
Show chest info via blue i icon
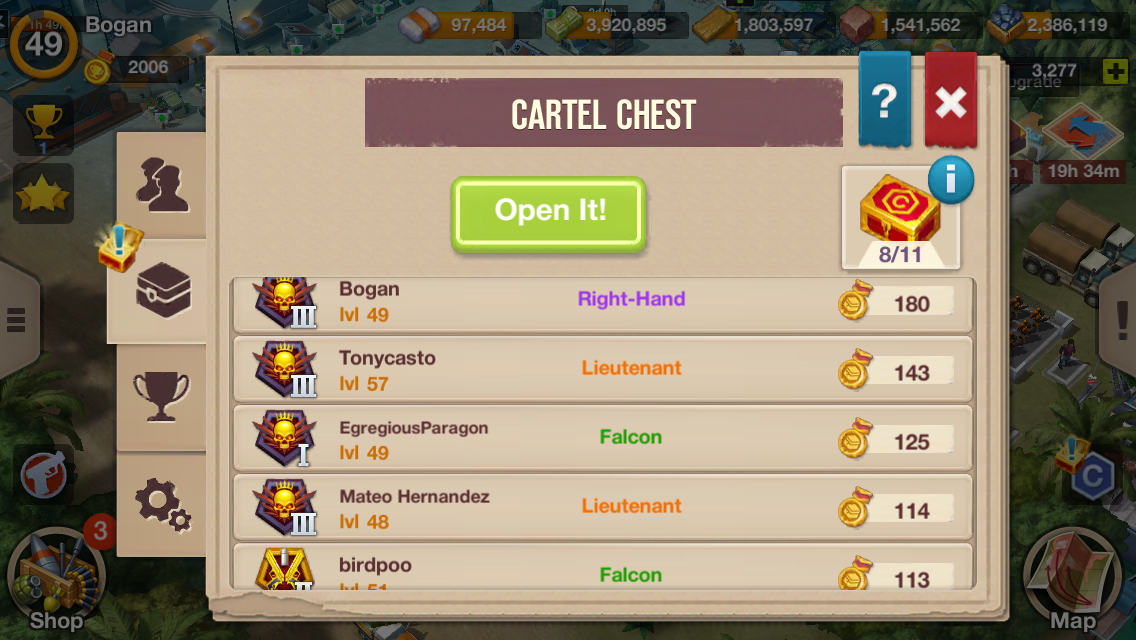pos(950,180)
